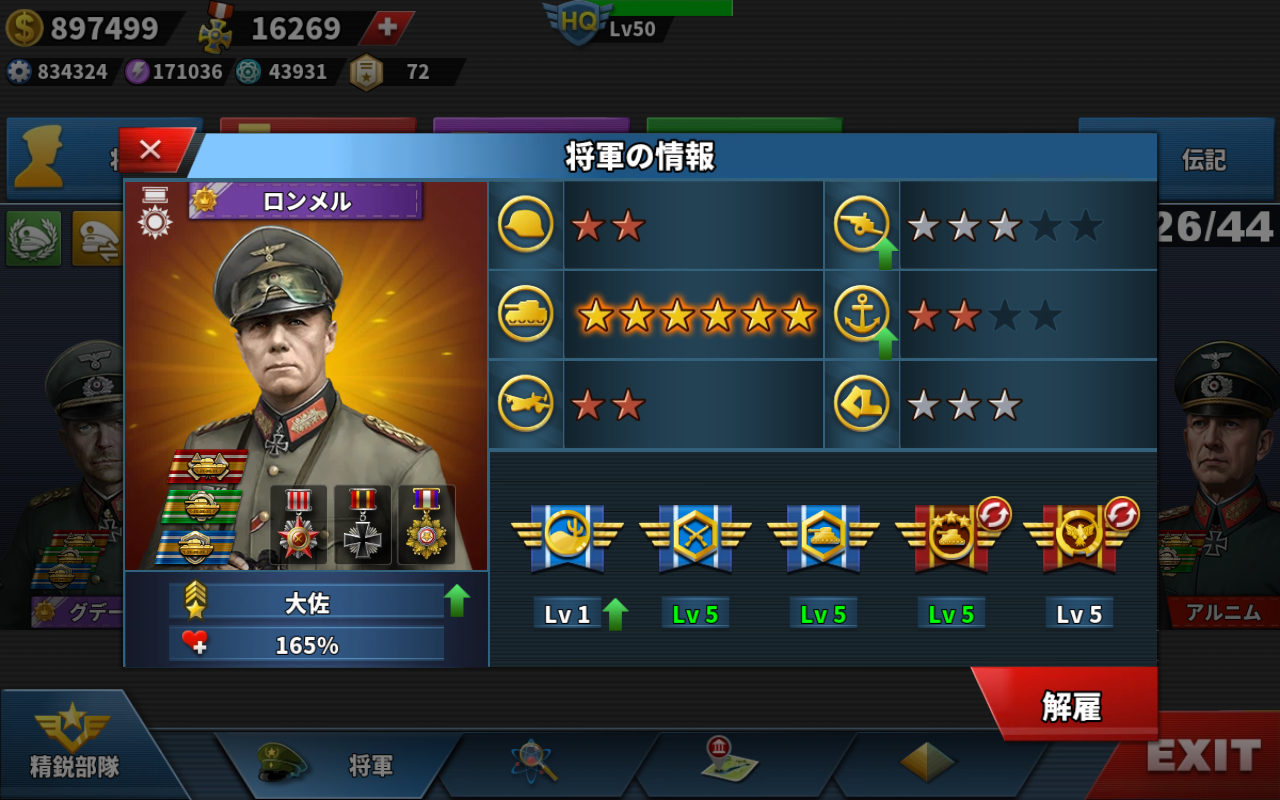This screenshot has width=1280, height=800.
Task: Open the gold pyramid tab
Action: (x=926, y=763)
